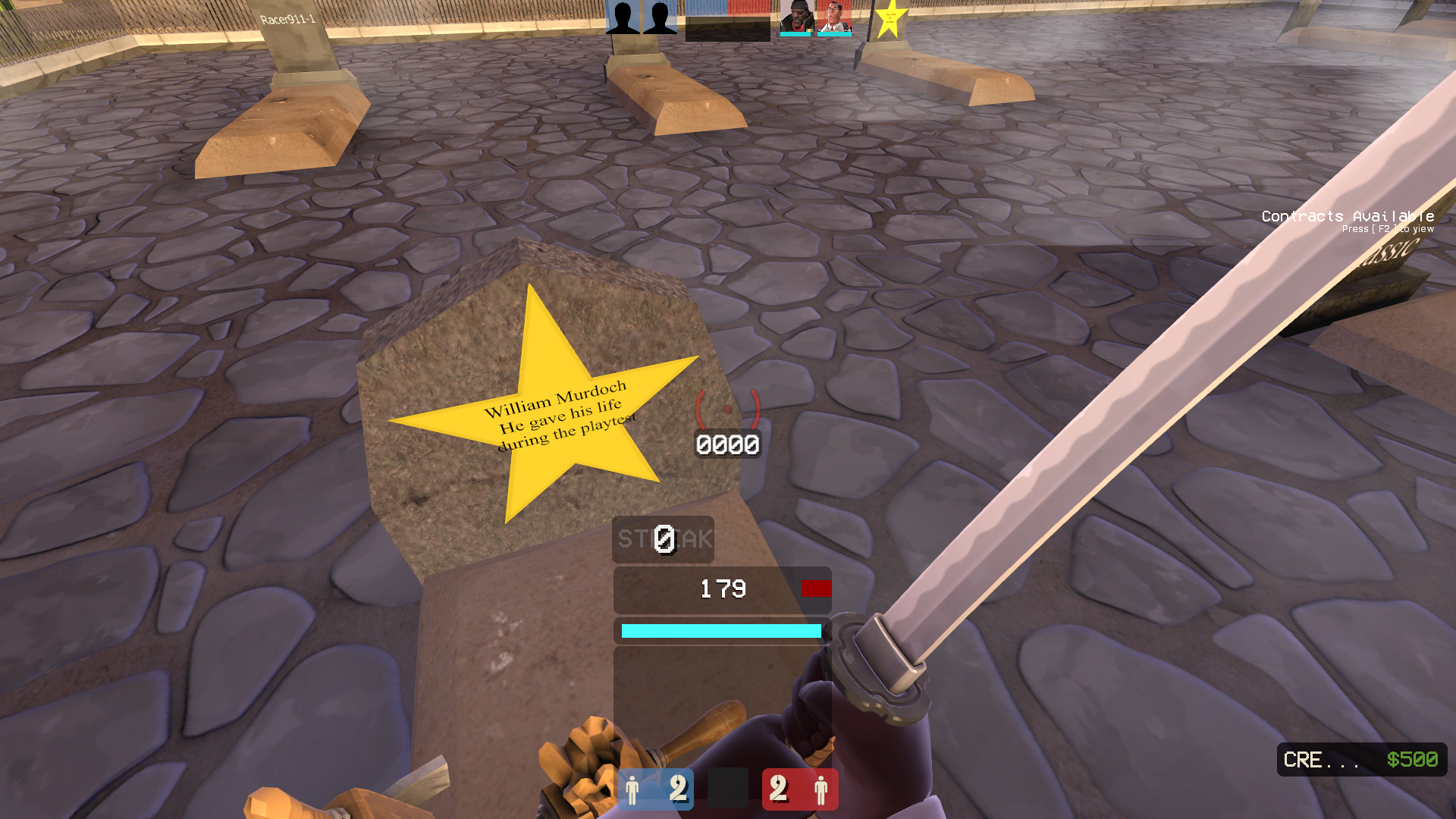Image resolution: width=1456 pixels, height=819 pixels.
Task: Click the red team person icon in scoreboard
Action: pyautogui.click(x=821, y=790)
